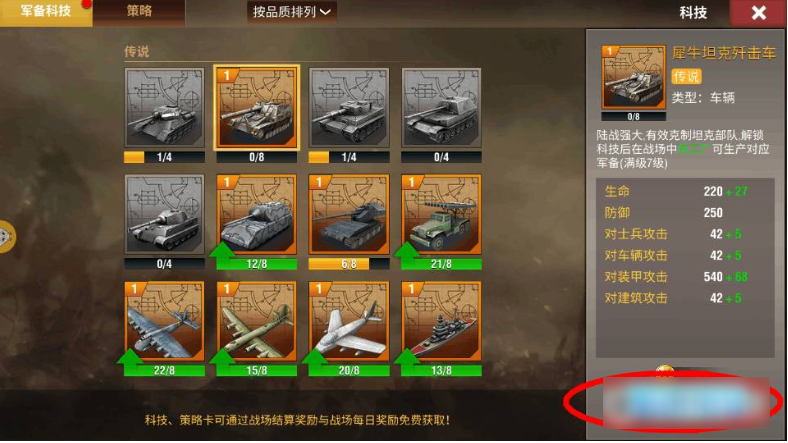Pick the battleship card showing 13/8
The width and height of the screenshot is (788, 443).
[x=440, y=321]
